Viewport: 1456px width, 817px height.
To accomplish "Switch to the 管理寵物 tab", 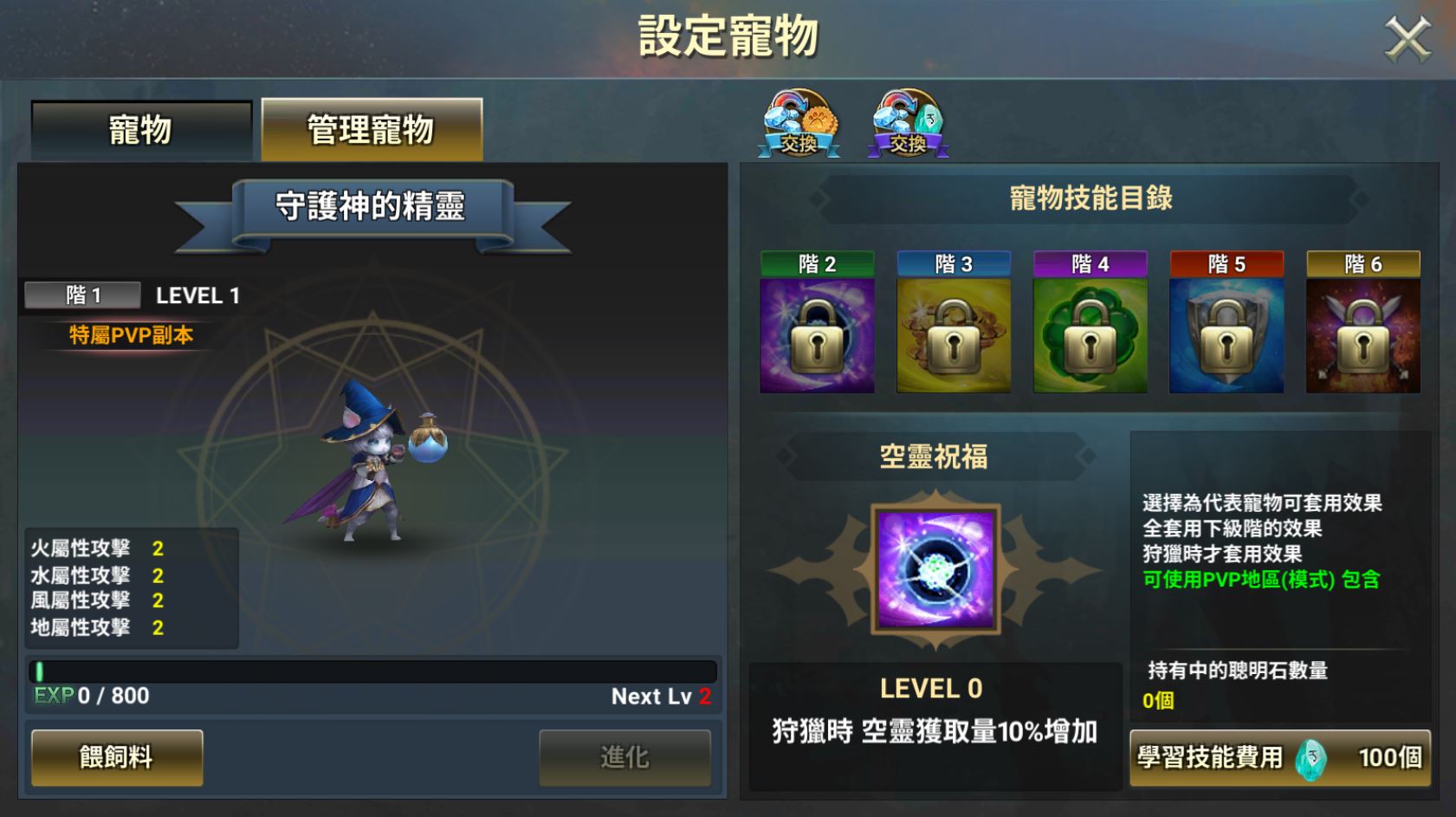I will 371,128.
